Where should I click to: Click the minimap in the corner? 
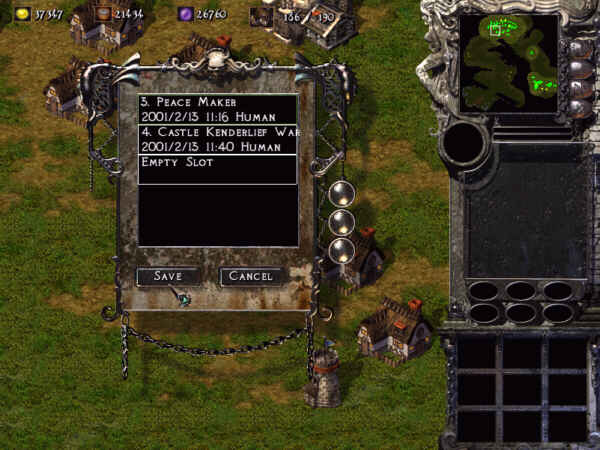tap(509, 62)
